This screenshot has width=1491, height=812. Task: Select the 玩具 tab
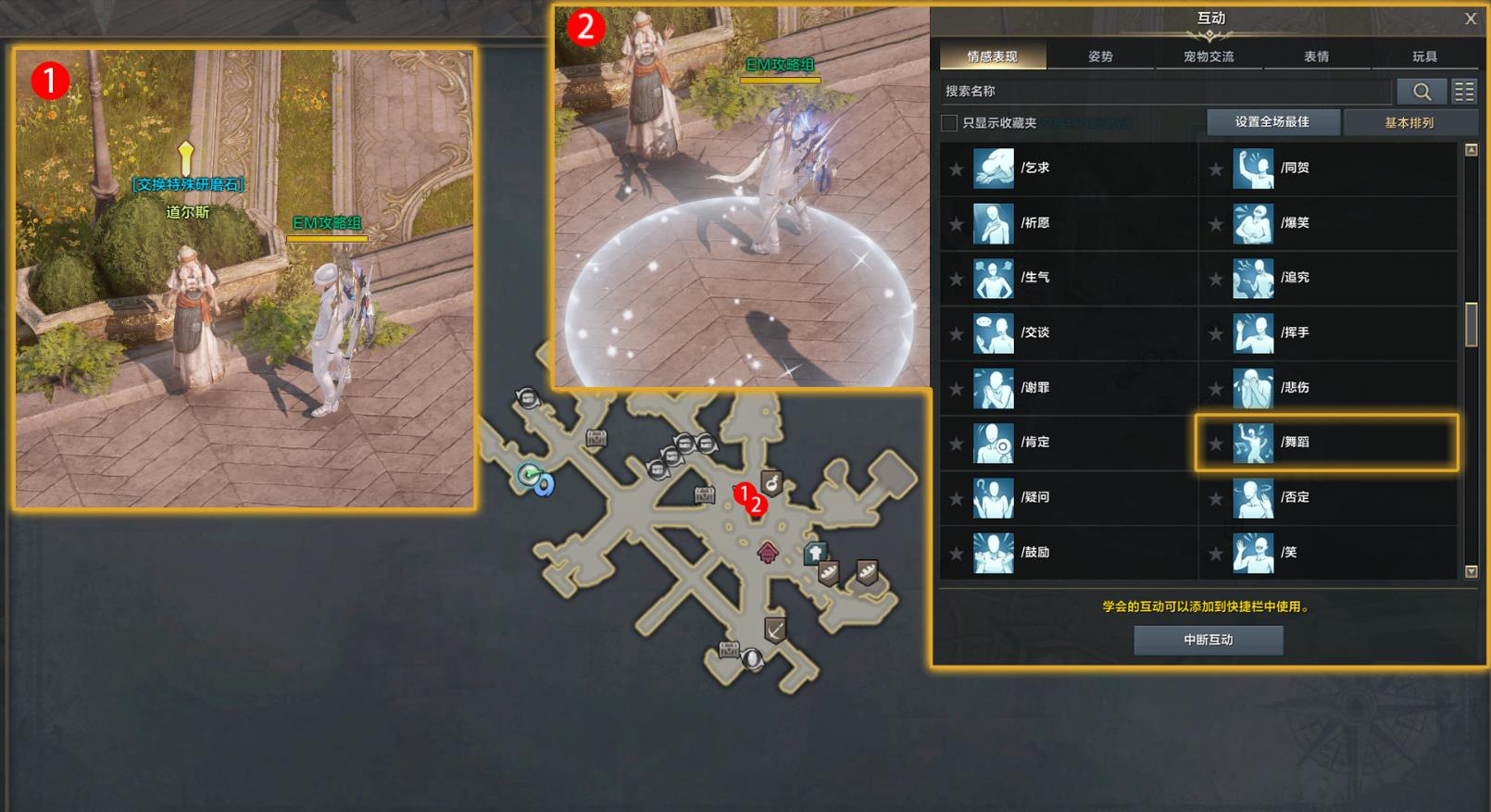tap(1424, 56)
